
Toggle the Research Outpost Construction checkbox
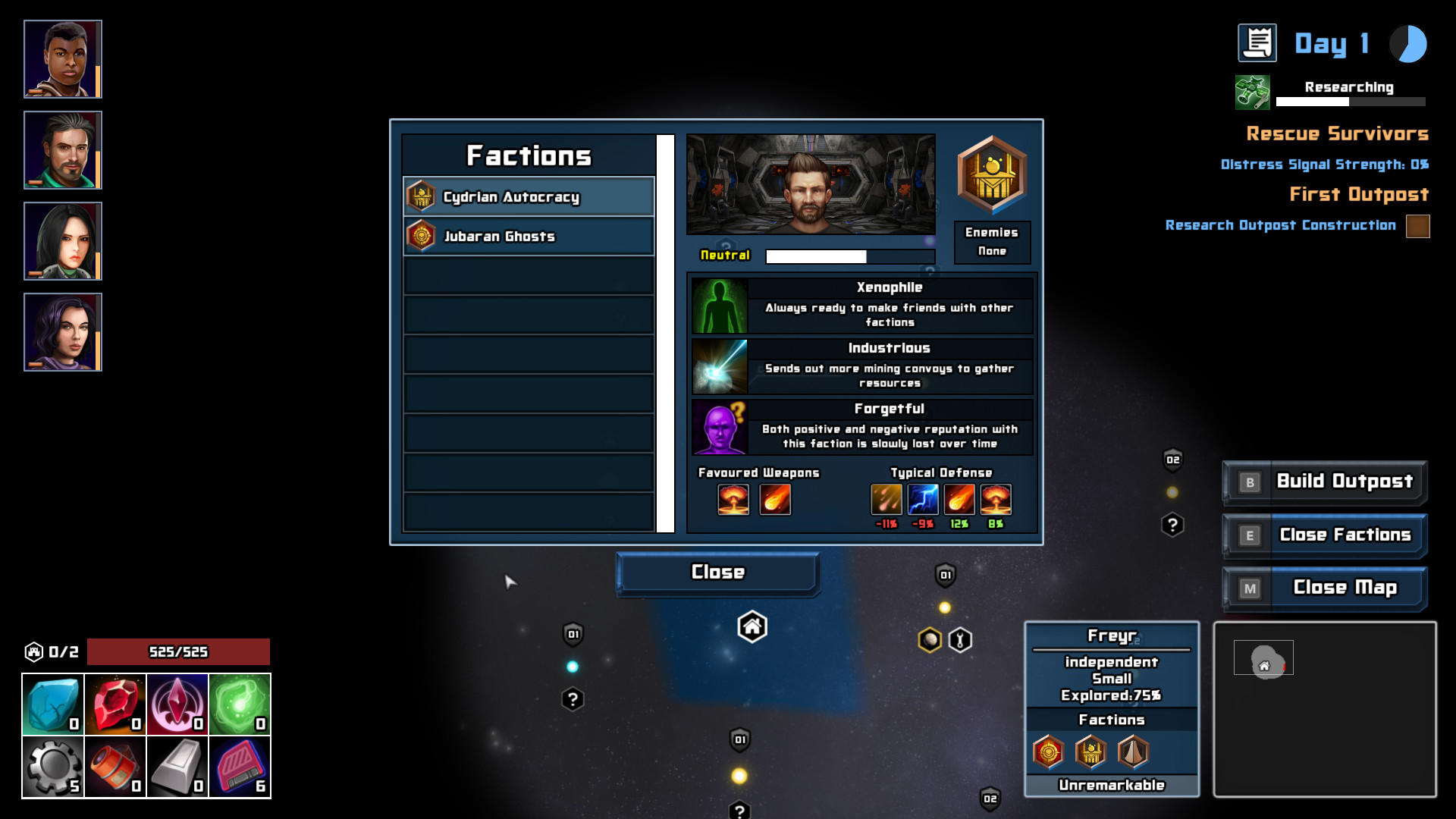pos(1417,225)
